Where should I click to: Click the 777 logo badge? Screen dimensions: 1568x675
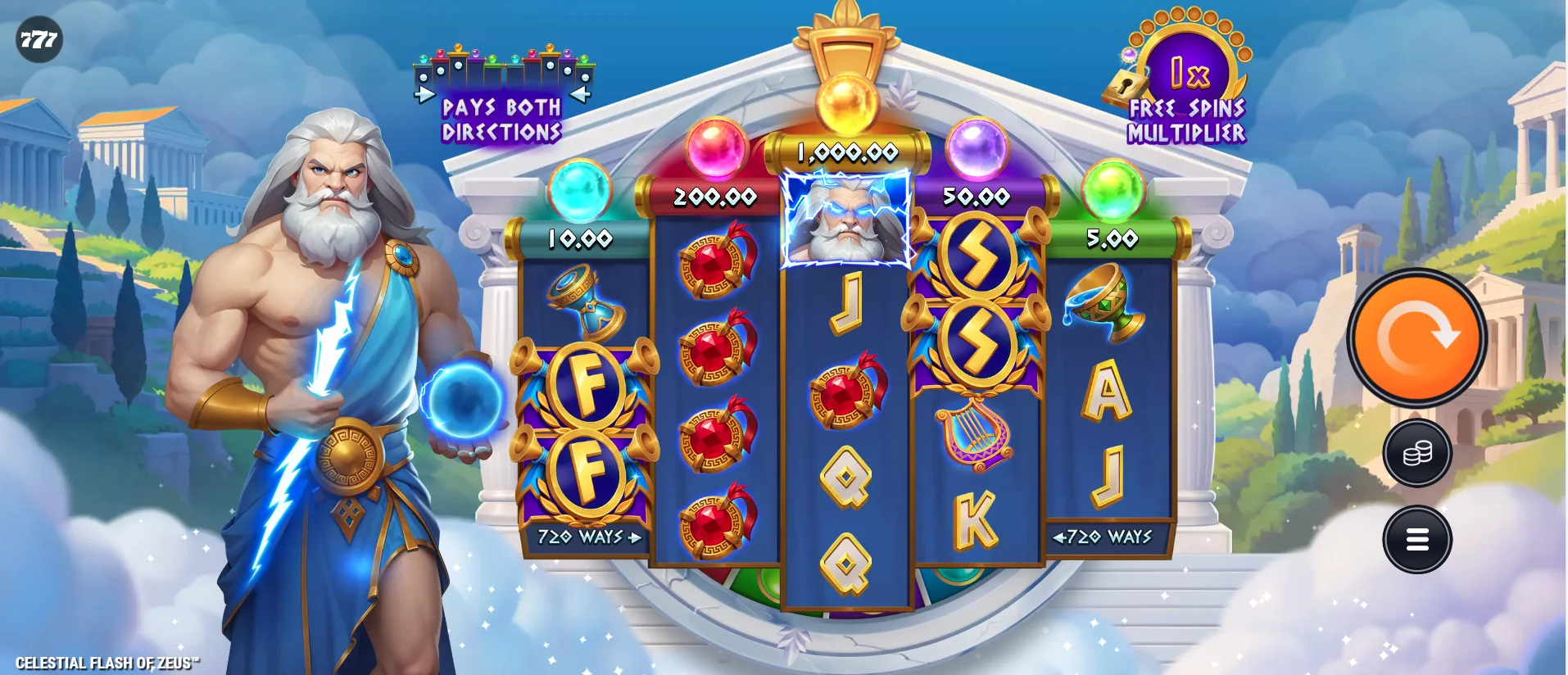click(39, 39)
